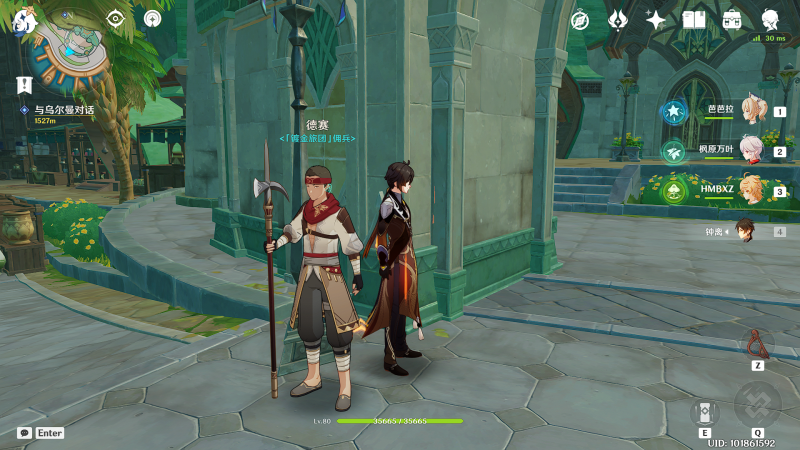Activate the elemental burst icon
The width and height of the screenshot is (800, 450).
pos(758,404)
